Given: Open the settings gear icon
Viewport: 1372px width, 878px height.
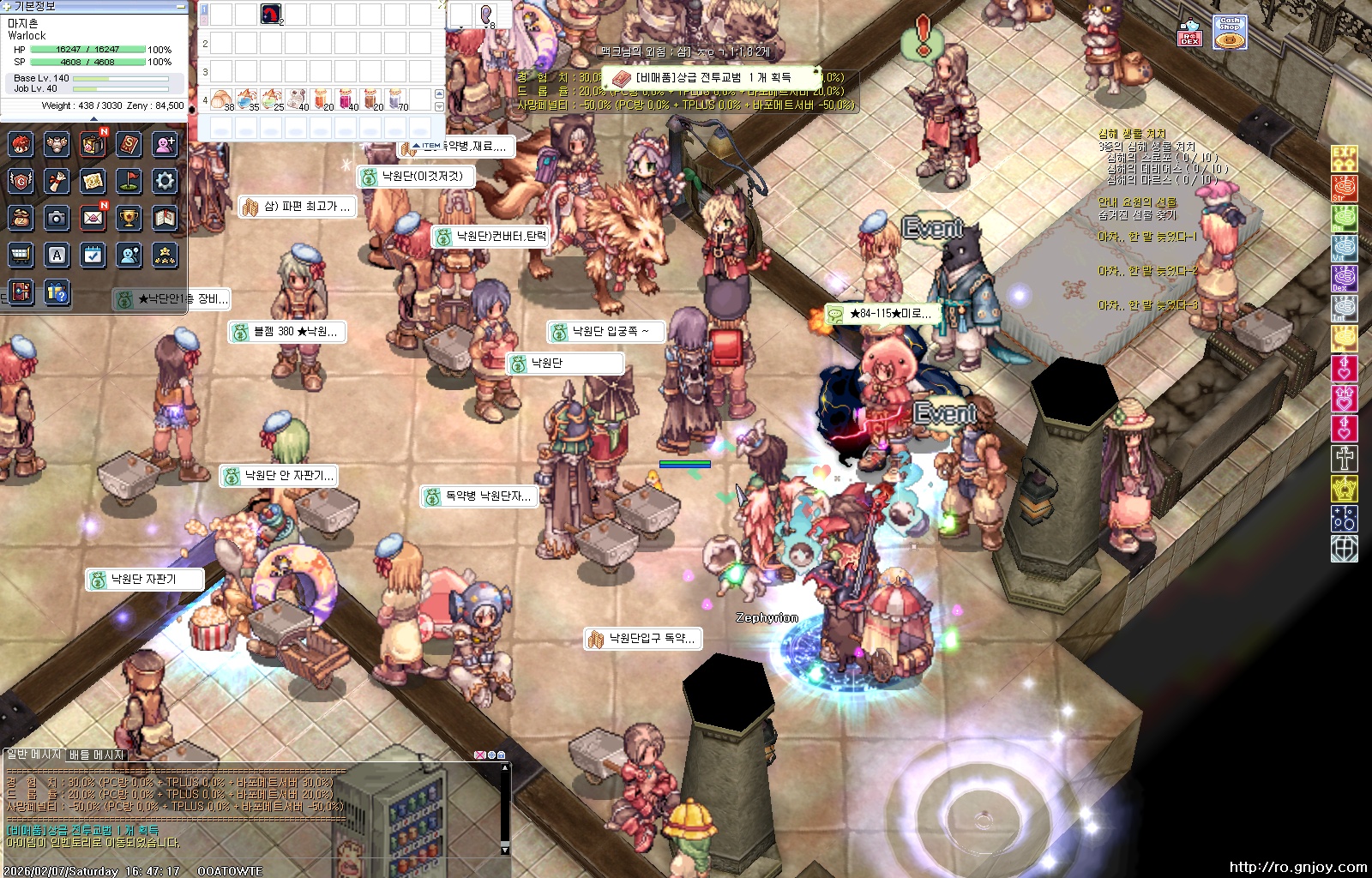Looking at the screenshot, I should (x=165, y=181).
